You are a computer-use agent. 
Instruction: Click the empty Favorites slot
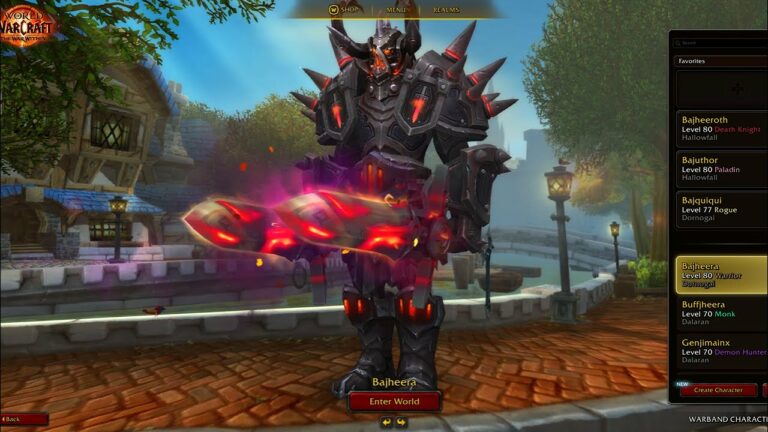coord(738,88)
